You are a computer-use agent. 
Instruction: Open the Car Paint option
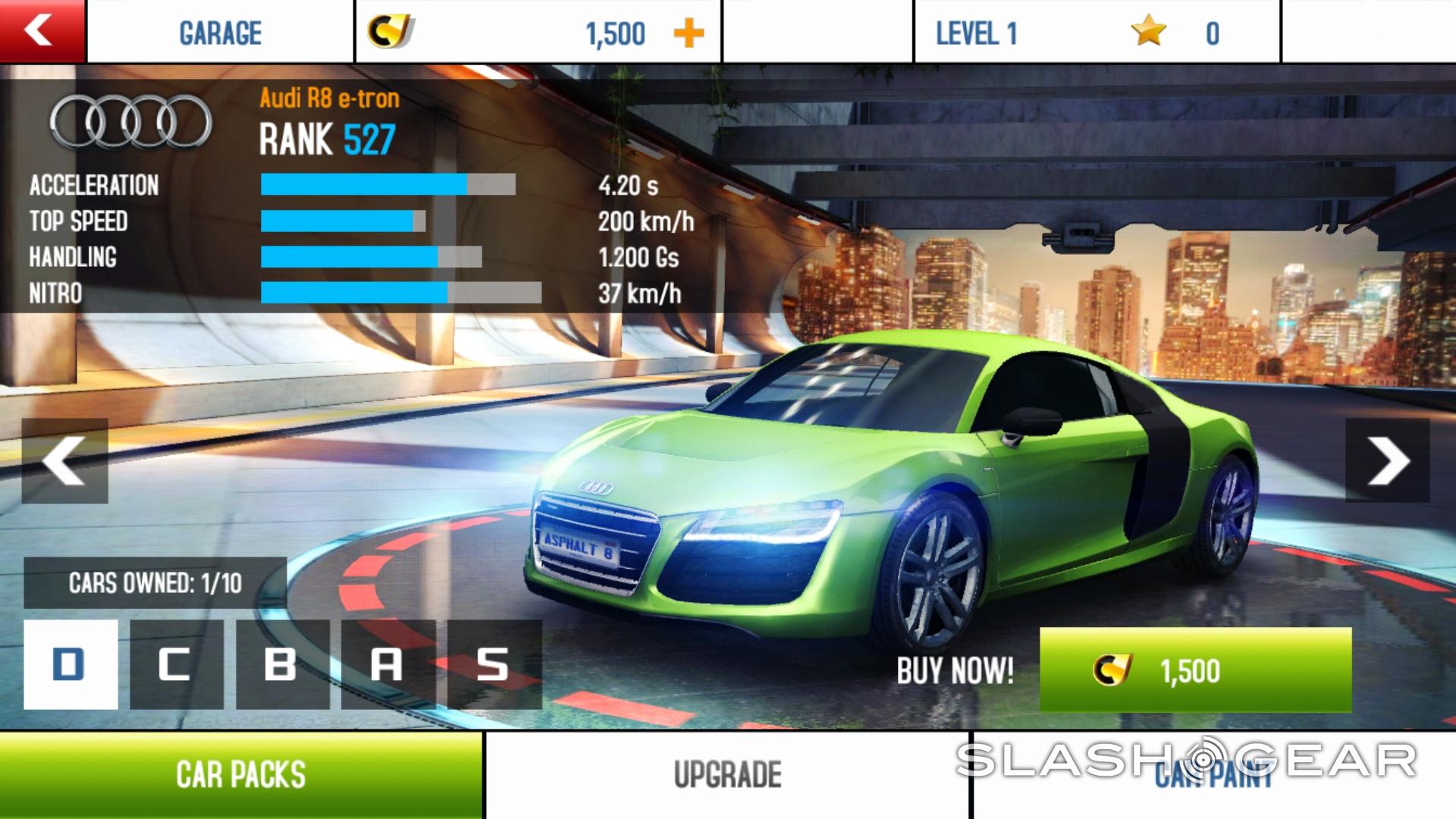point(1213,775)
